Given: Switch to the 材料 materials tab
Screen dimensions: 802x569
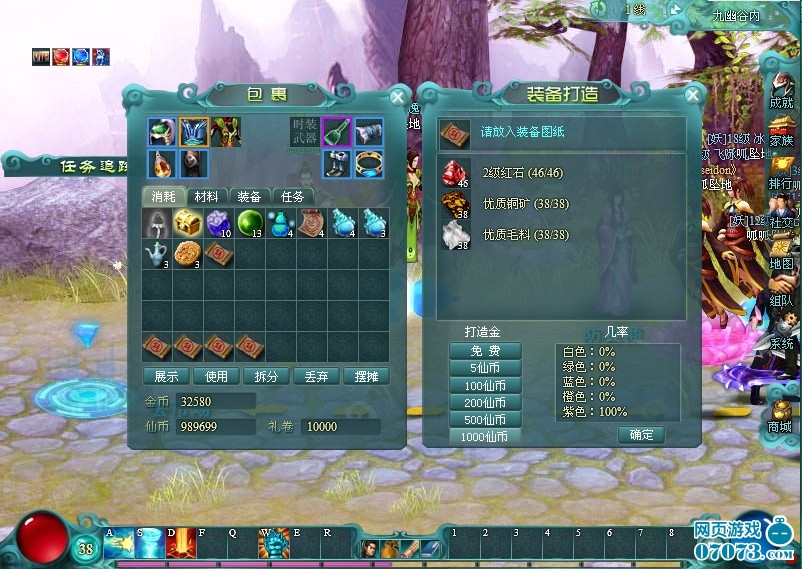Looking at the screenshot, I should tap(206, 197).
